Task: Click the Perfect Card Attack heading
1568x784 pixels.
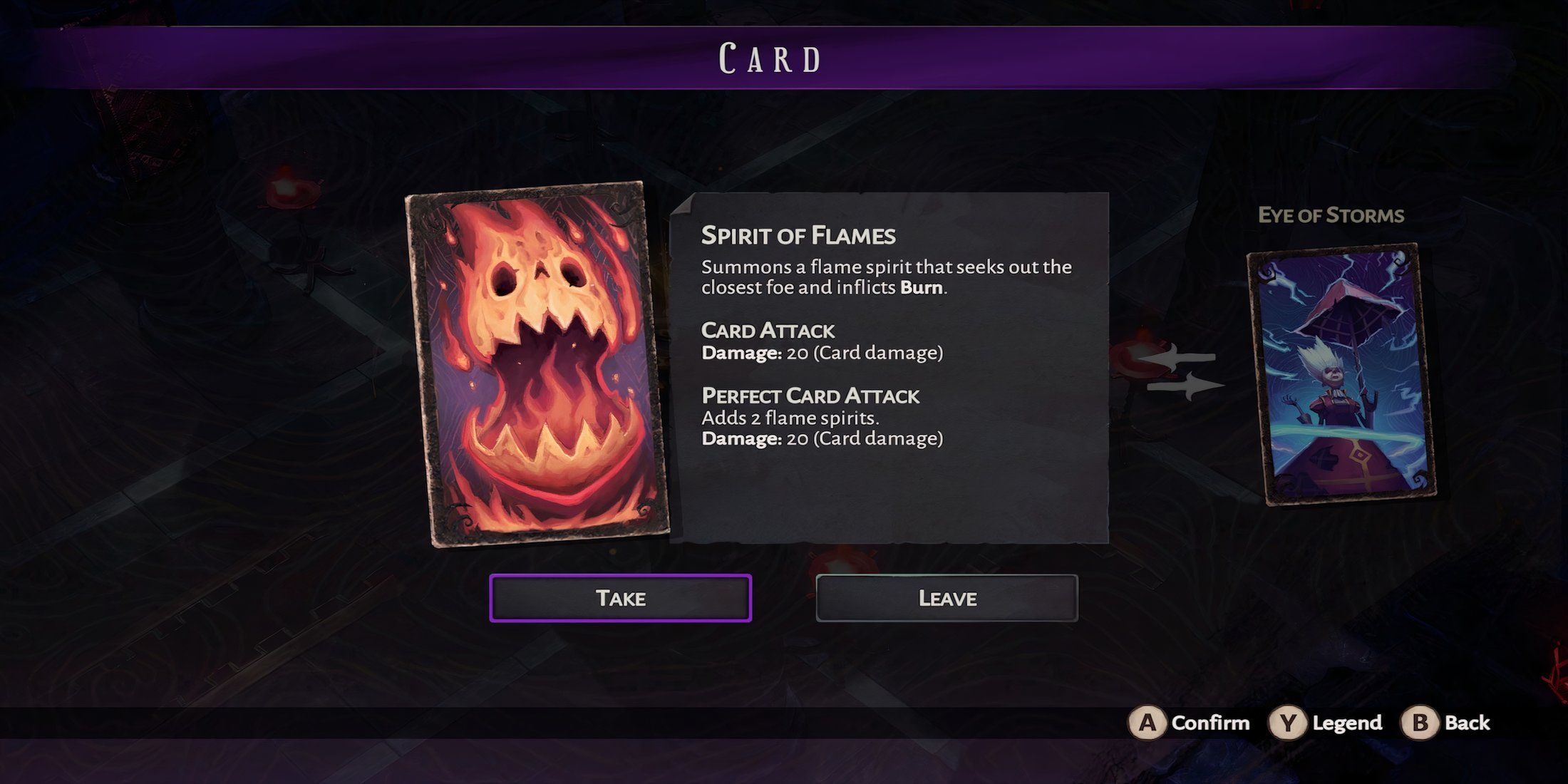Action: tap(810, 396)
